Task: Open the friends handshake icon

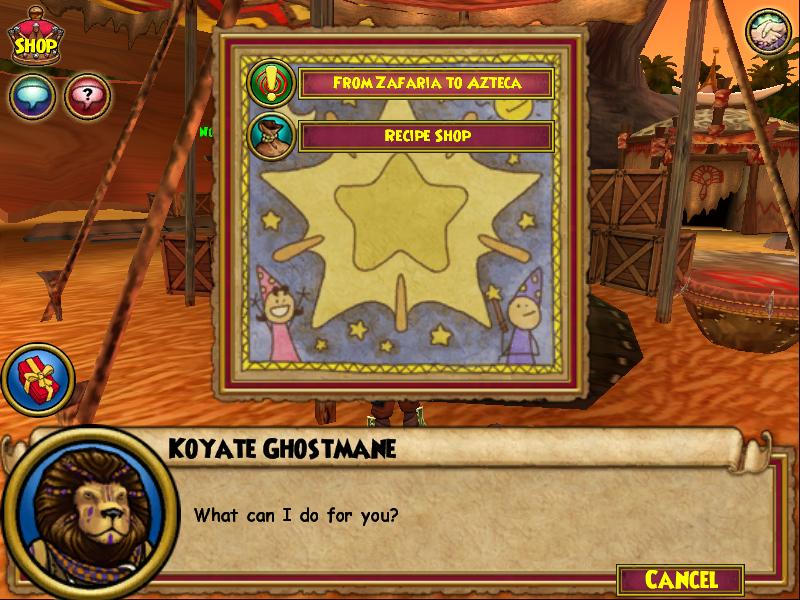Action: [x=768, y=33]
